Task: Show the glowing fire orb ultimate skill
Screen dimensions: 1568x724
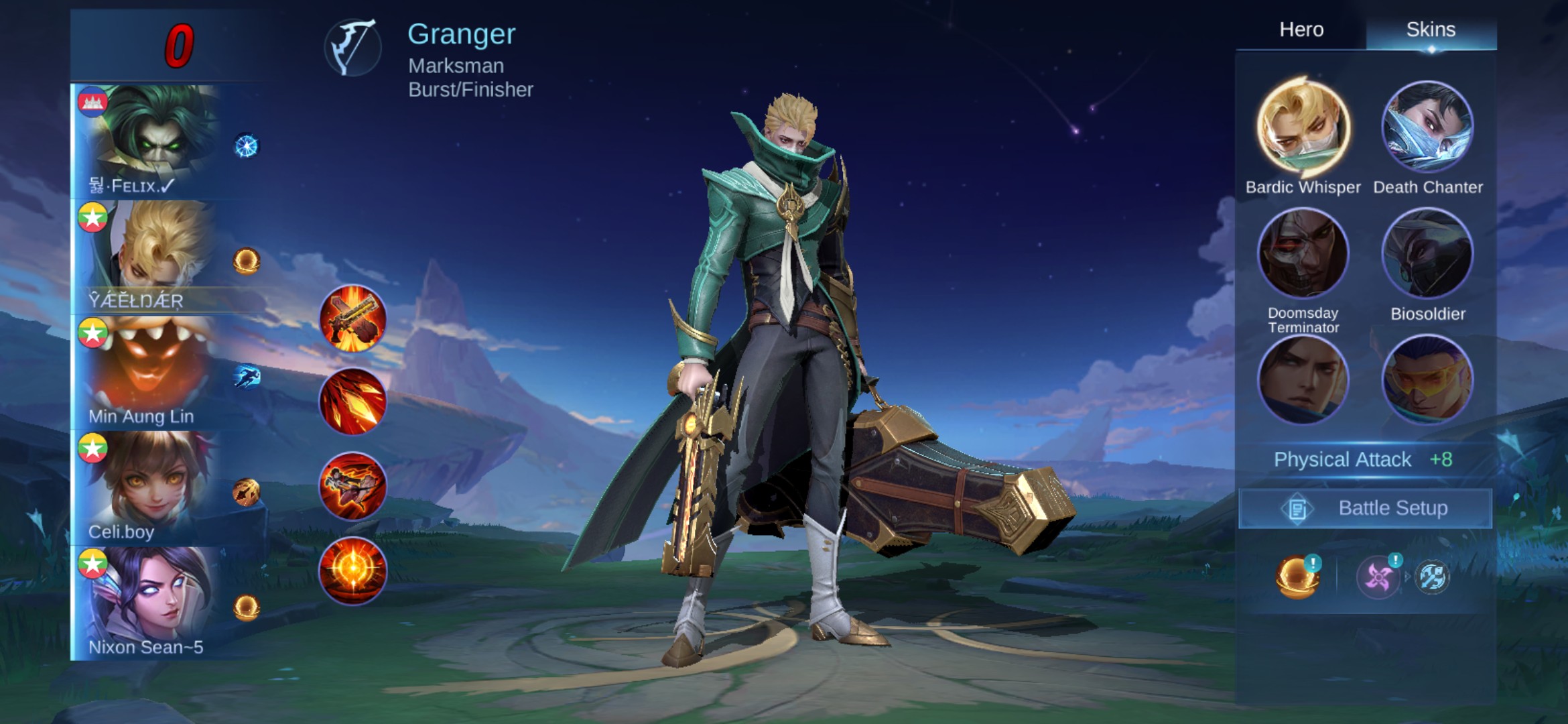Action: (352, 571)
